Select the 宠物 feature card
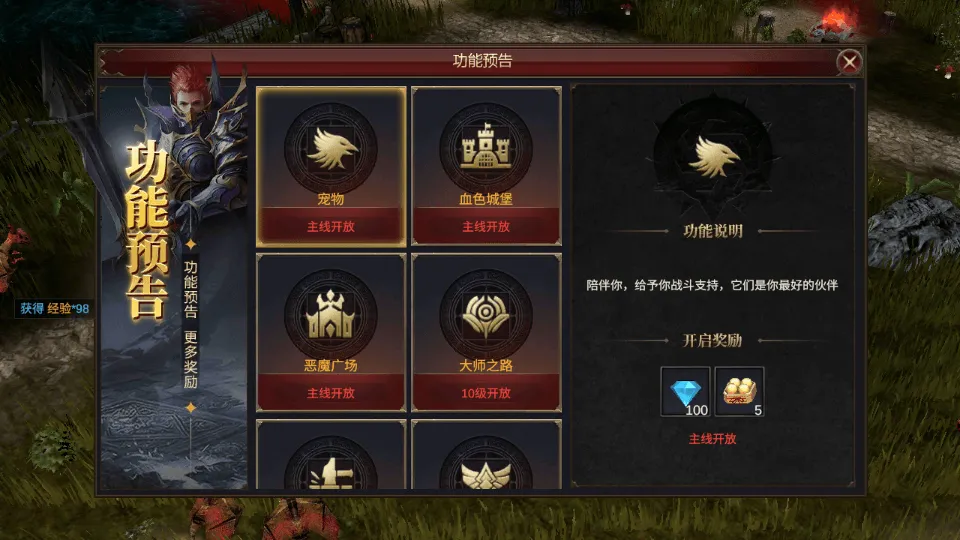Image resolution: width=960 pixels, height=540 pixels. tap(331, 165)
